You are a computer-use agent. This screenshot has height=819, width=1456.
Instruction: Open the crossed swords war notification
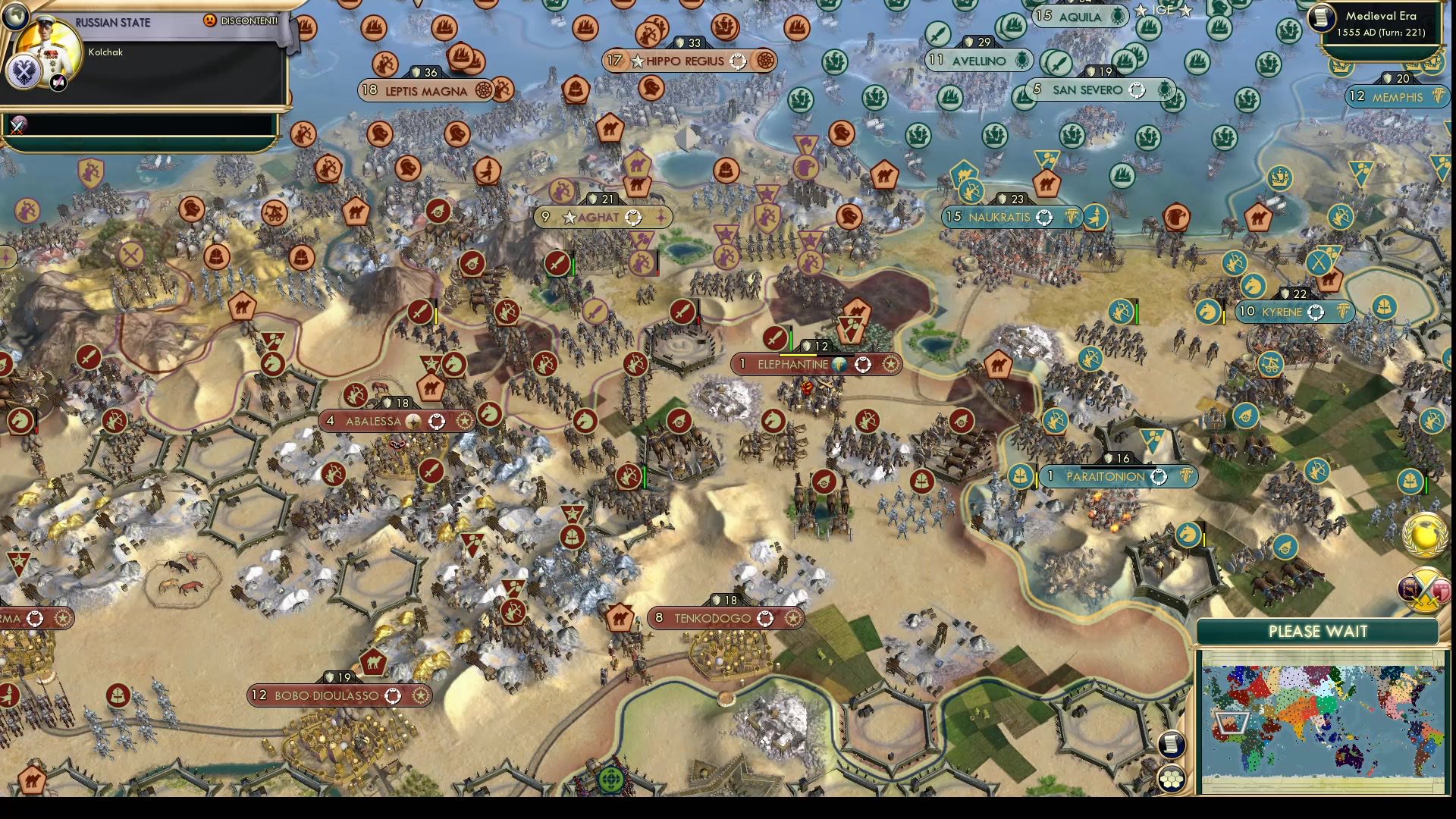pos(1424,589)
